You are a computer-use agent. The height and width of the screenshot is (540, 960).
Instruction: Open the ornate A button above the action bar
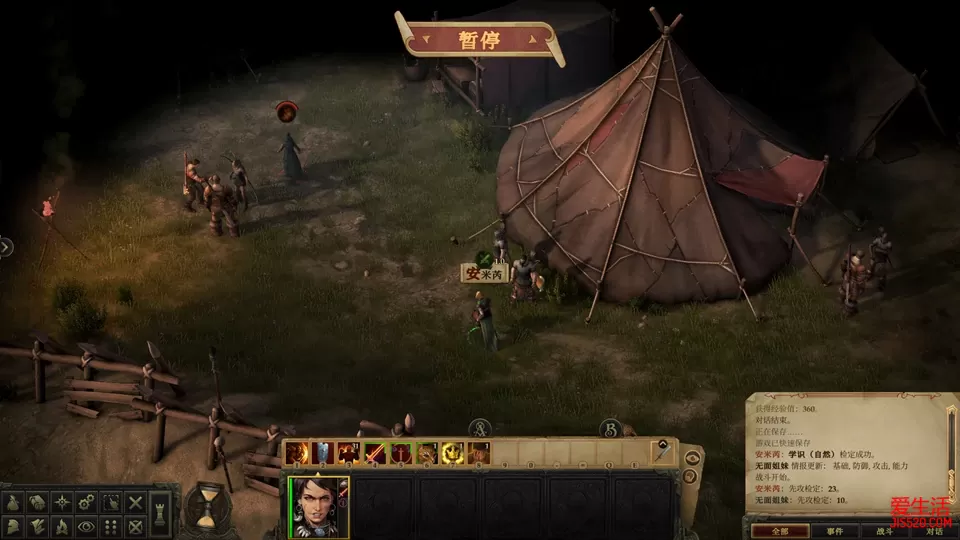(479, 428)
